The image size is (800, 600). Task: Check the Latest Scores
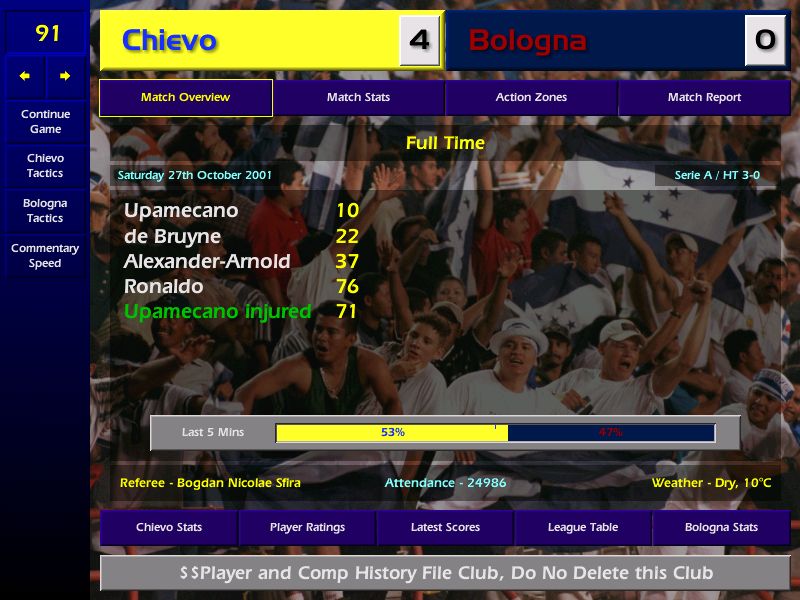tap(445, 527)
